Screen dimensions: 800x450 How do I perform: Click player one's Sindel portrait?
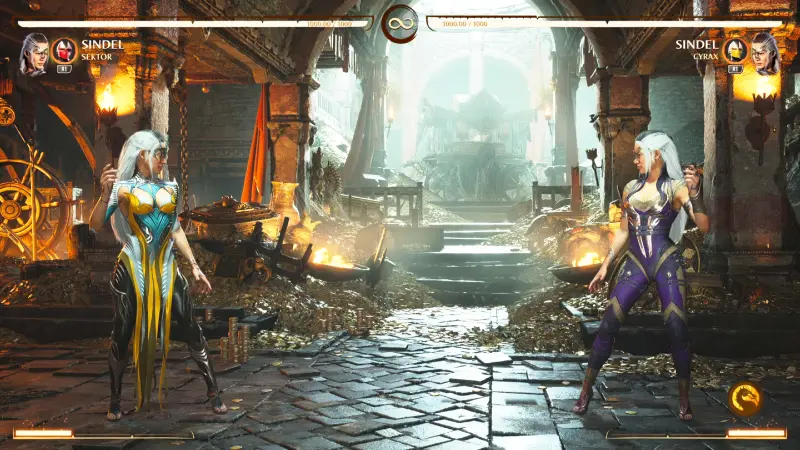point(33,52)
